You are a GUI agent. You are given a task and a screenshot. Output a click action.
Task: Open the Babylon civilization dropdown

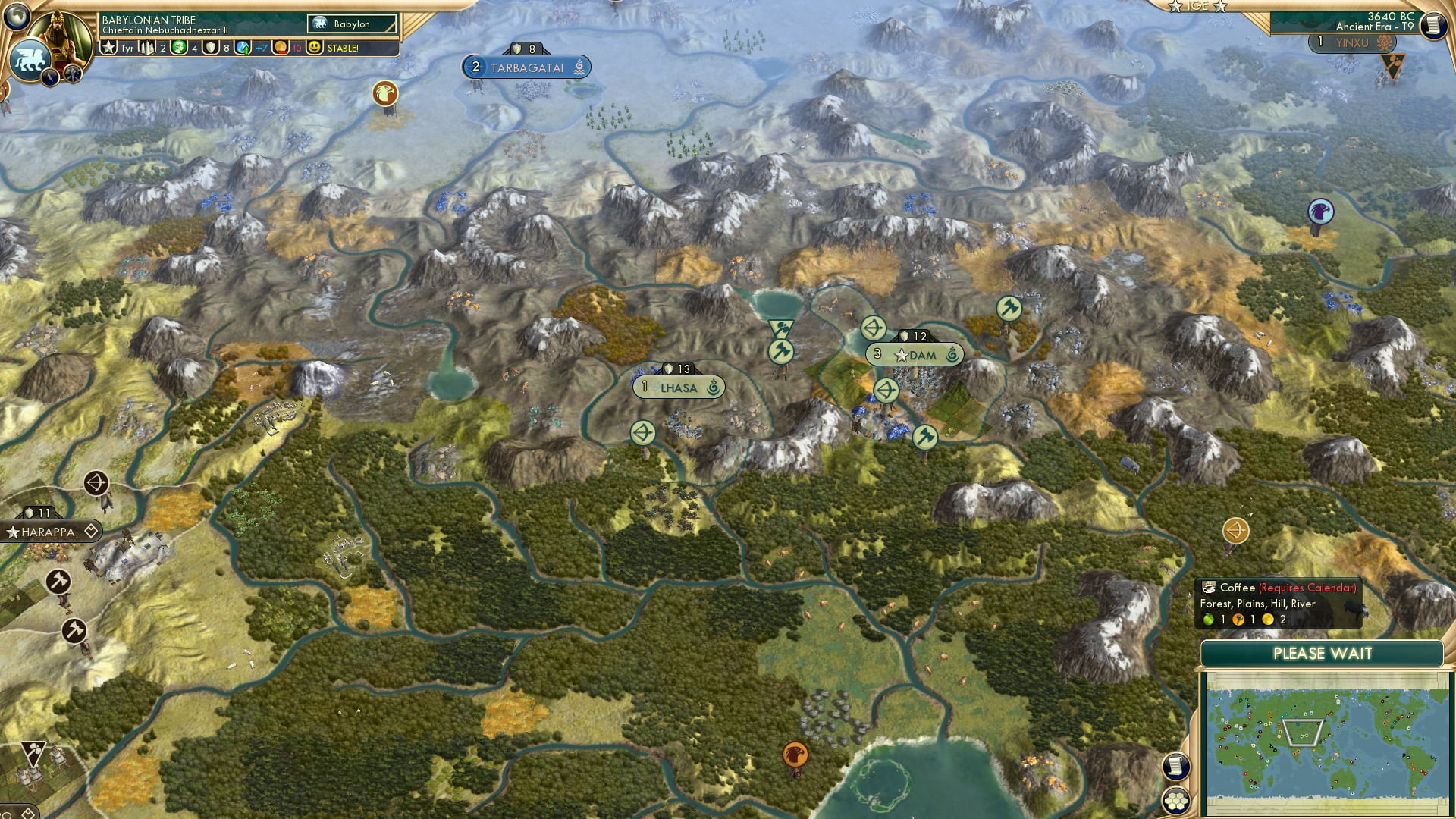(x=352, y=24)
